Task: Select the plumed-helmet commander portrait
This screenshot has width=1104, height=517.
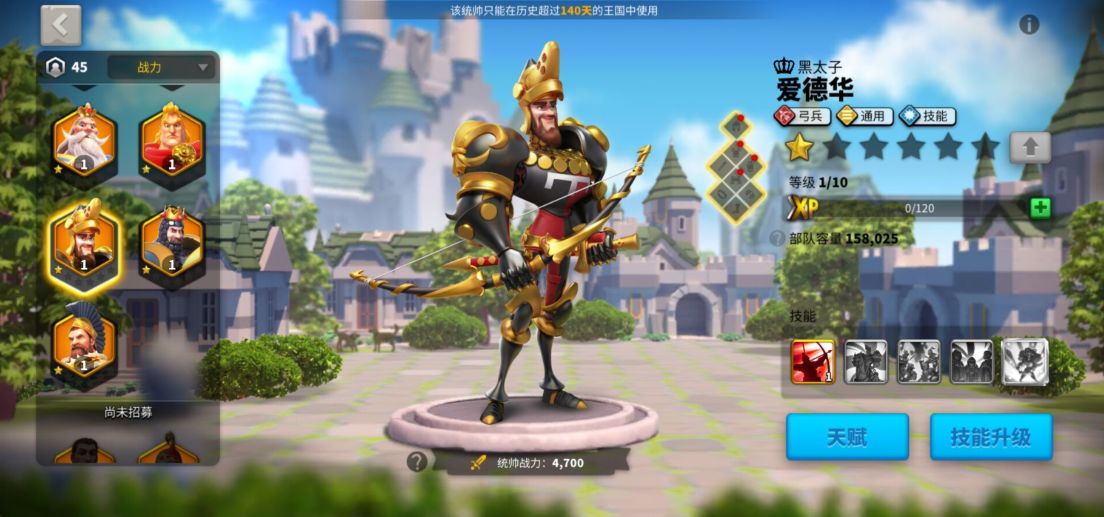Action: tap(84, 342)
